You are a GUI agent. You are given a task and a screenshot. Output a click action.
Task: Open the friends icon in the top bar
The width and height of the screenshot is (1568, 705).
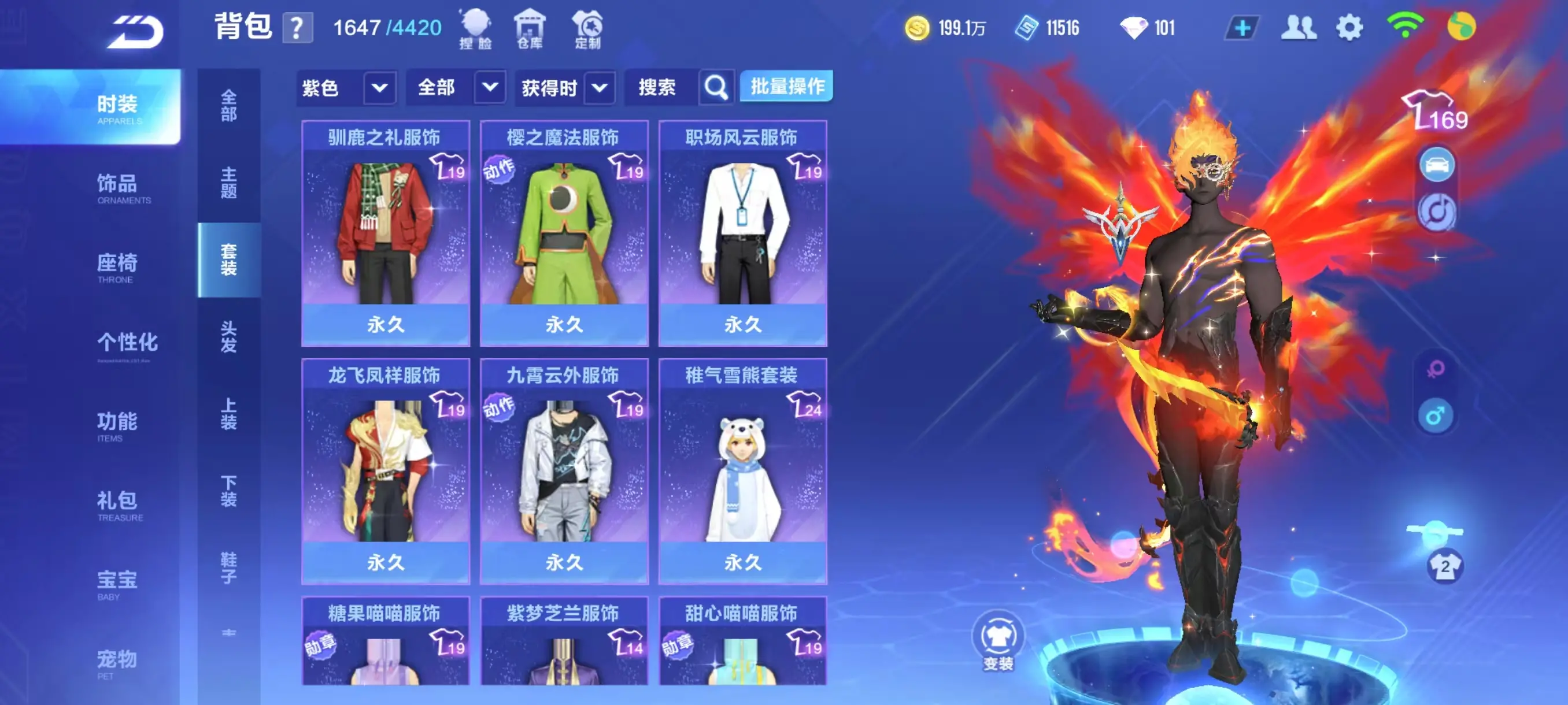point(1299,26)
